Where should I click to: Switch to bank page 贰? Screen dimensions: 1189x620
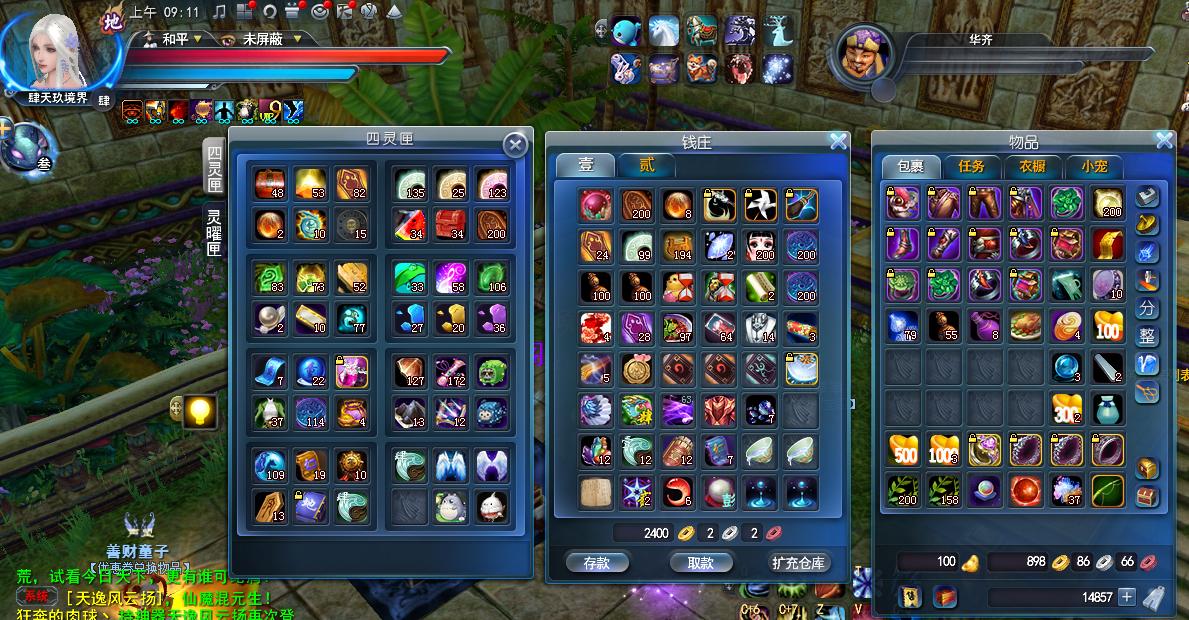647,166
